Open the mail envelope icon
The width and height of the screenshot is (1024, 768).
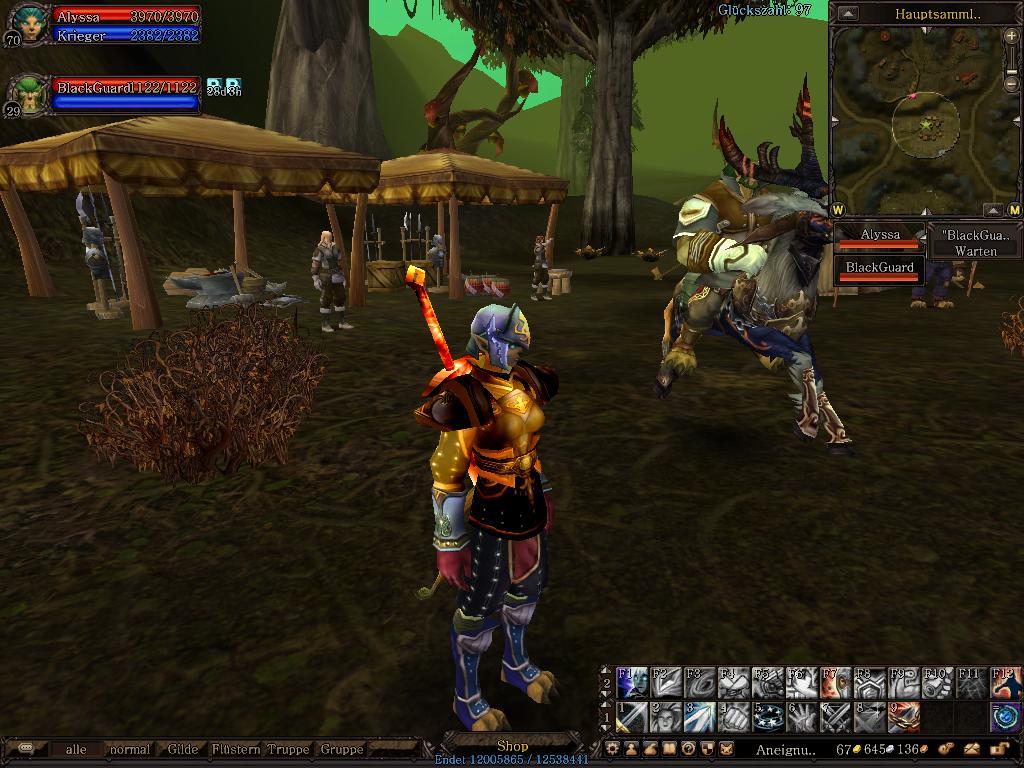click(971, 748)
